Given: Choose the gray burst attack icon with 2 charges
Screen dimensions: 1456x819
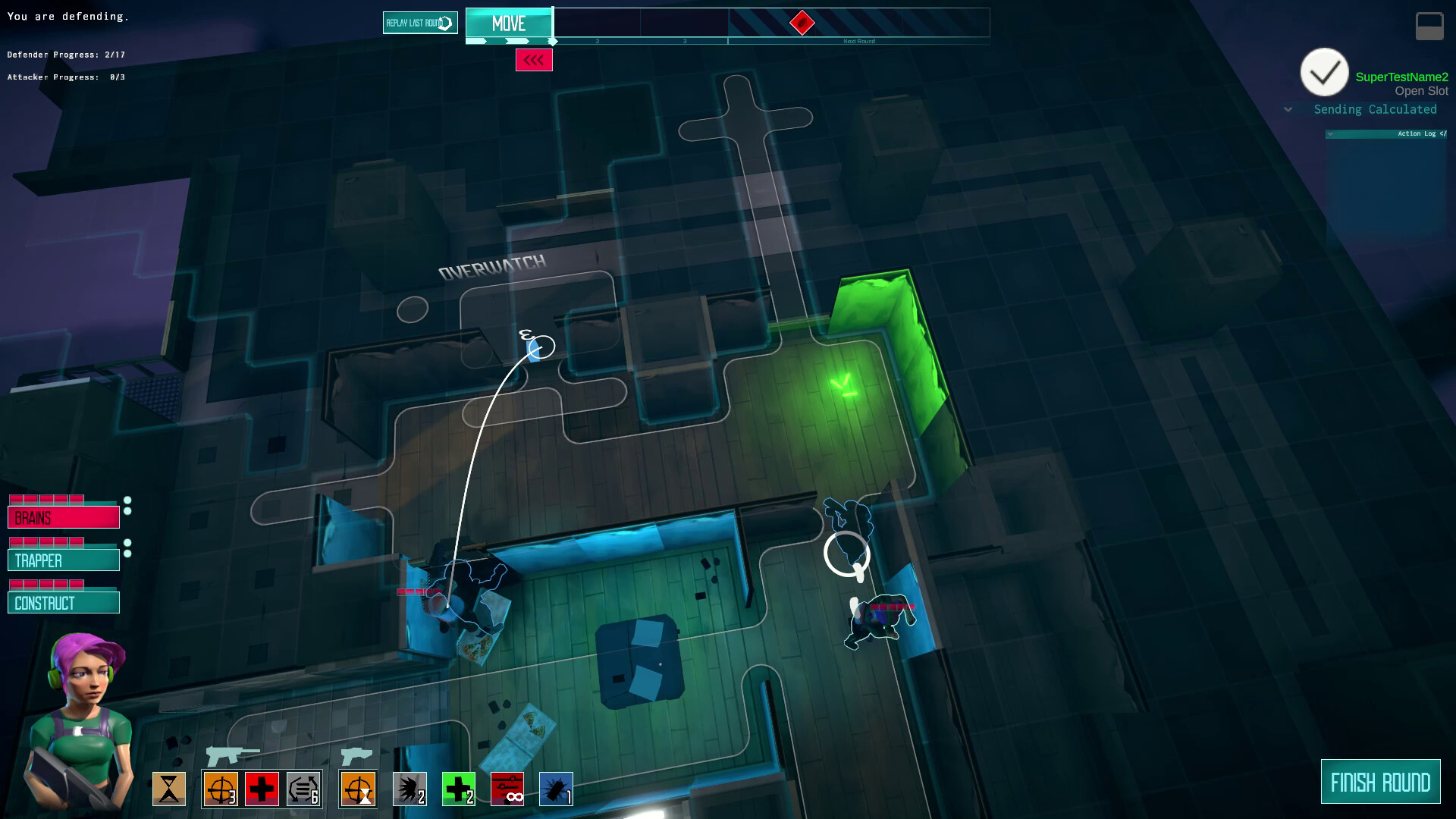Looking at the screenshot, I should (x=409, y=789).
